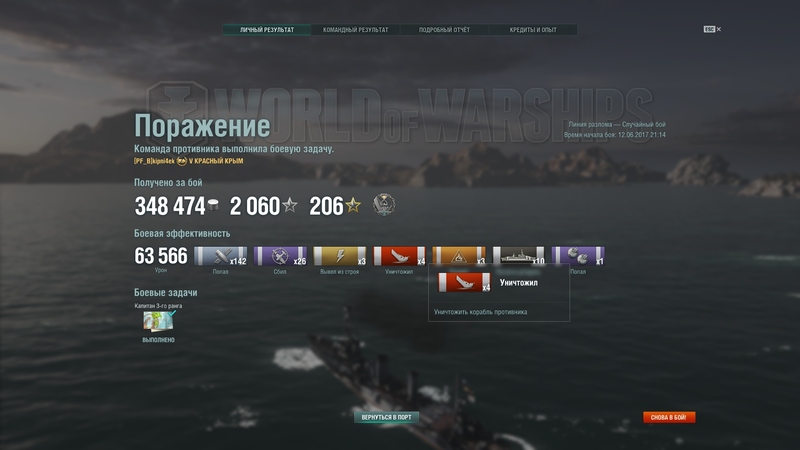Select the Кредиты и опыт tab

[532, 30]
